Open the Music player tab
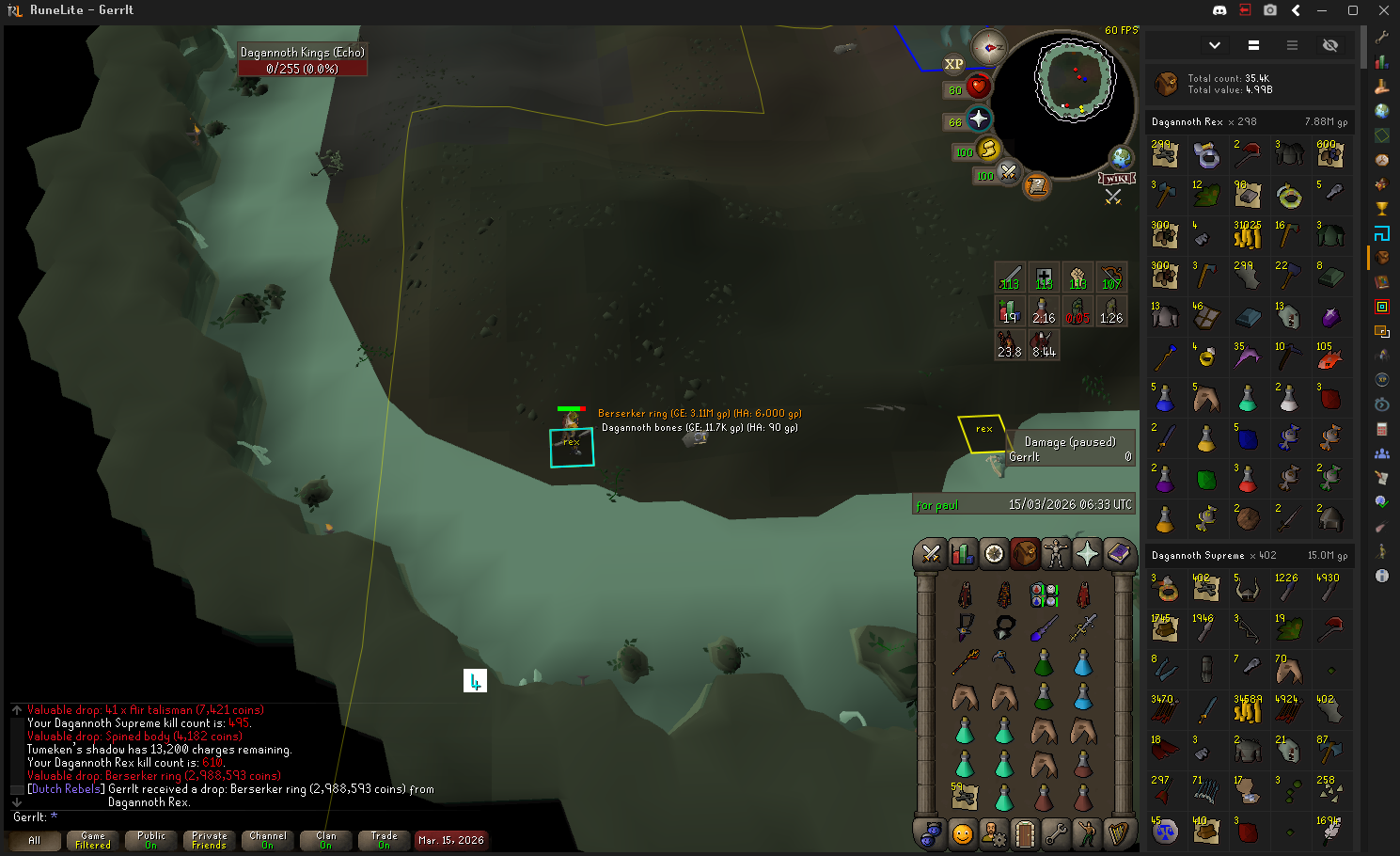 [1118, 833]
